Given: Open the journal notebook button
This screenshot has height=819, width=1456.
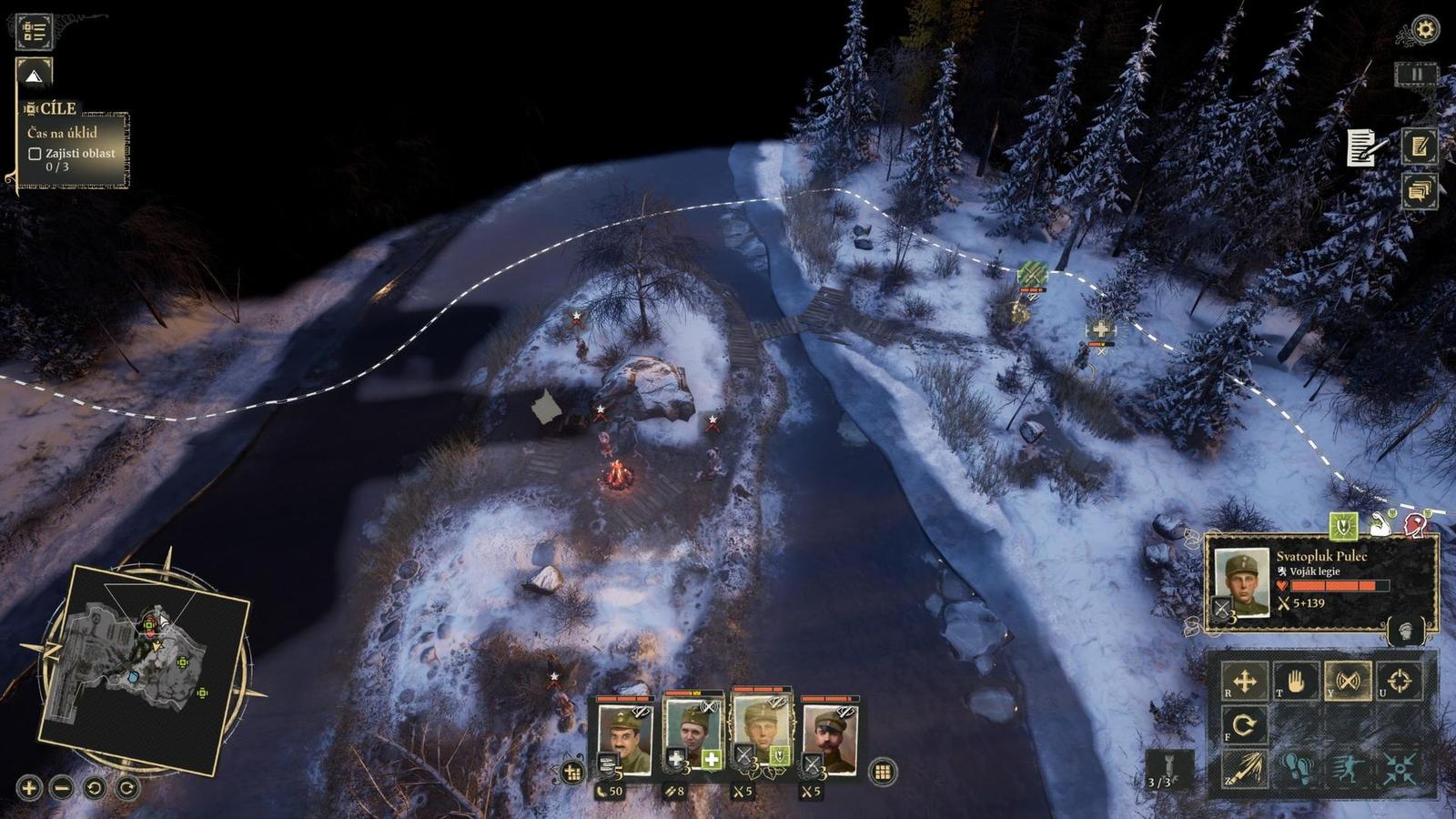Looking at the screenshot, I should (1419, 146).
